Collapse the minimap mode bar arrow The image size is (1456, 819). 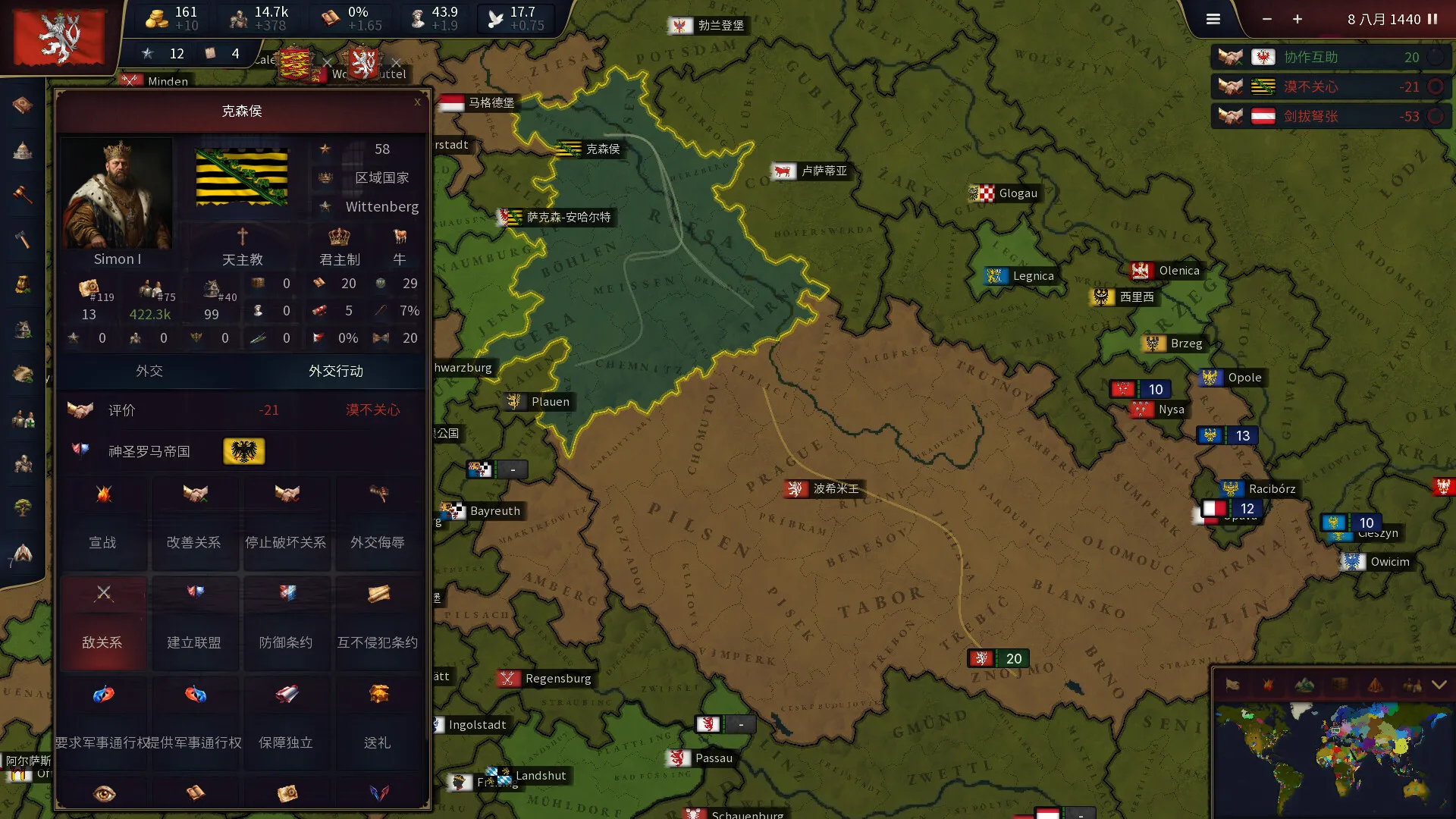(x=1439, y=685)
